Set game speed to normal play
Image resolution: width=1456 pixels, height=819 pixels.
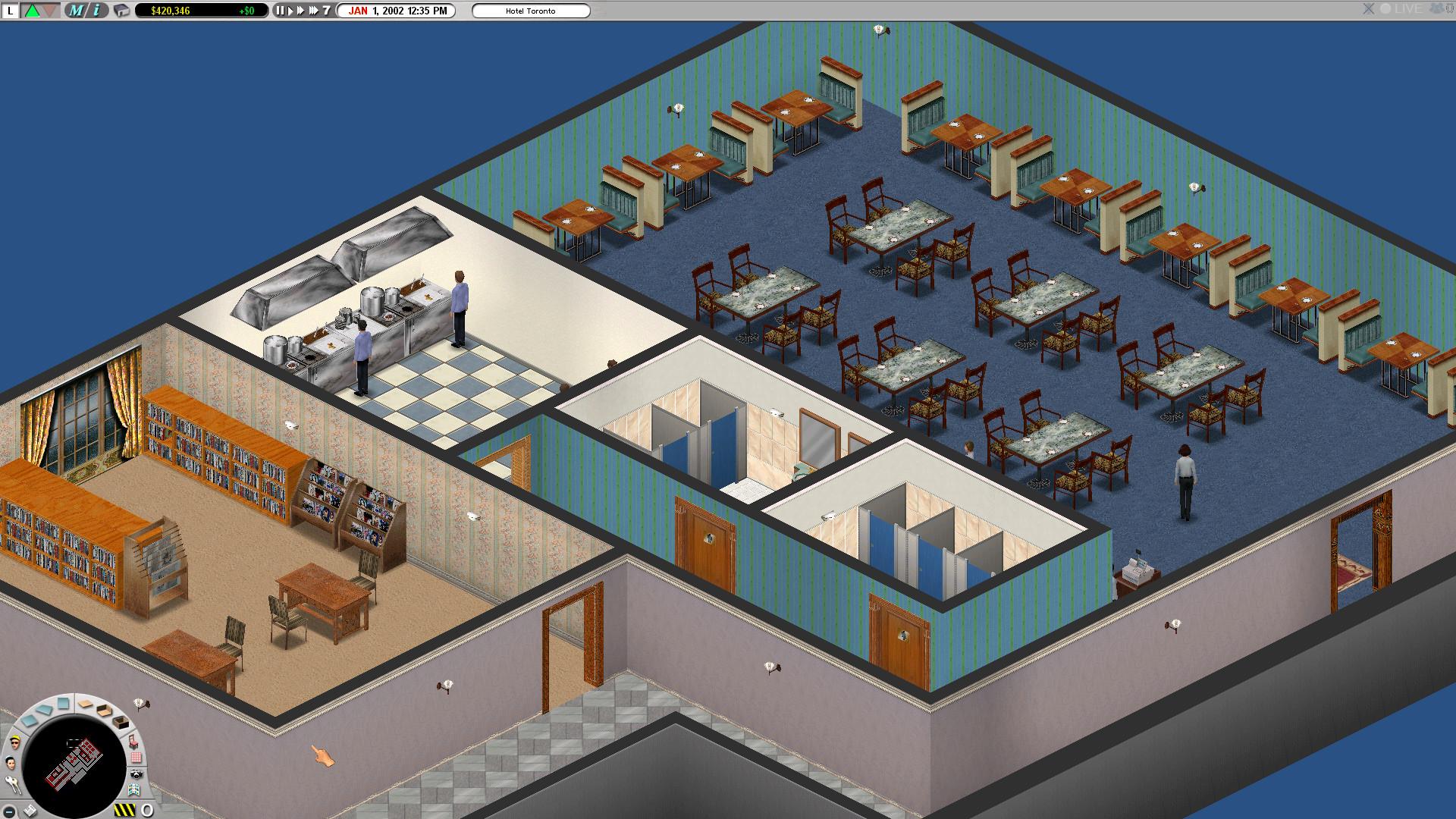point(290,11)
